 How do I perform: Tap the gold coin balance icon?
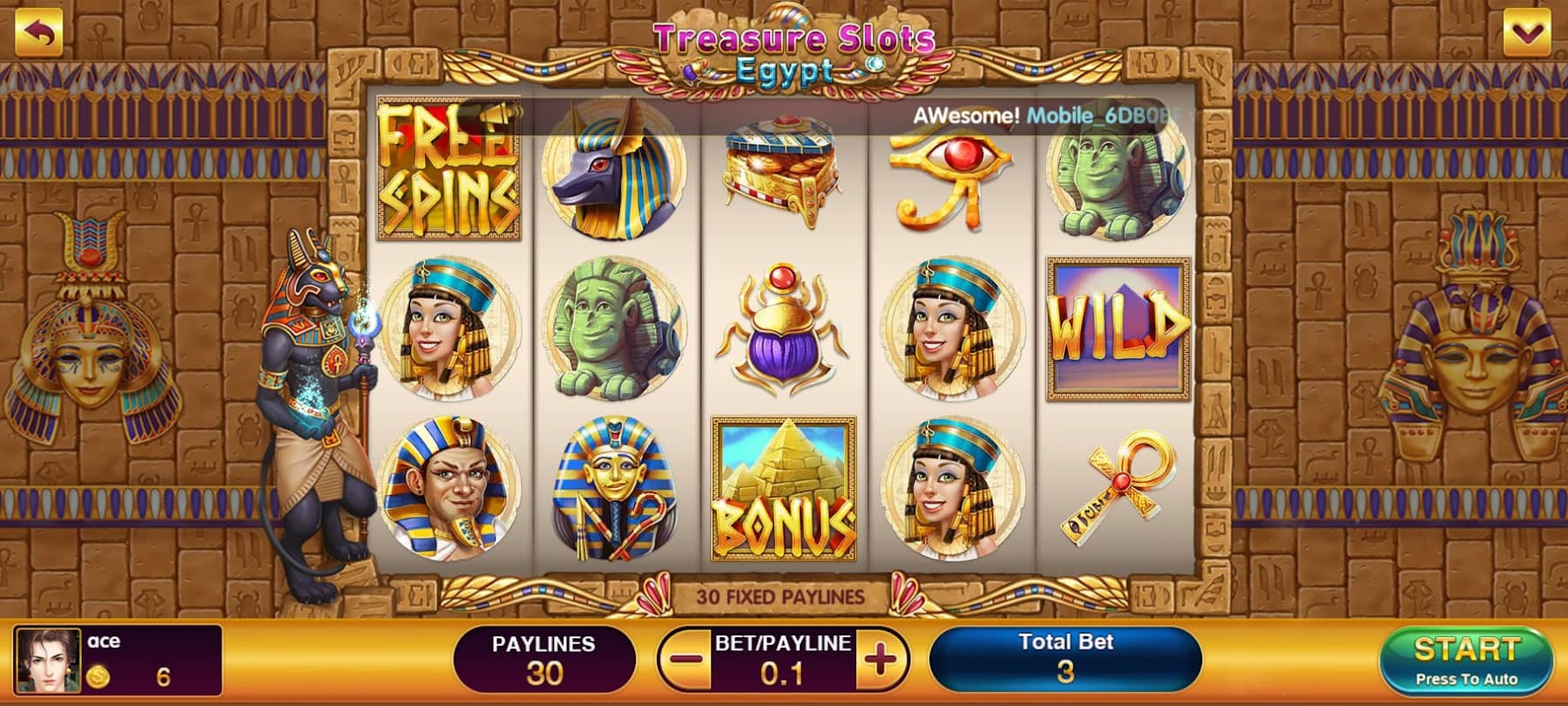click(x=98, y=677)
